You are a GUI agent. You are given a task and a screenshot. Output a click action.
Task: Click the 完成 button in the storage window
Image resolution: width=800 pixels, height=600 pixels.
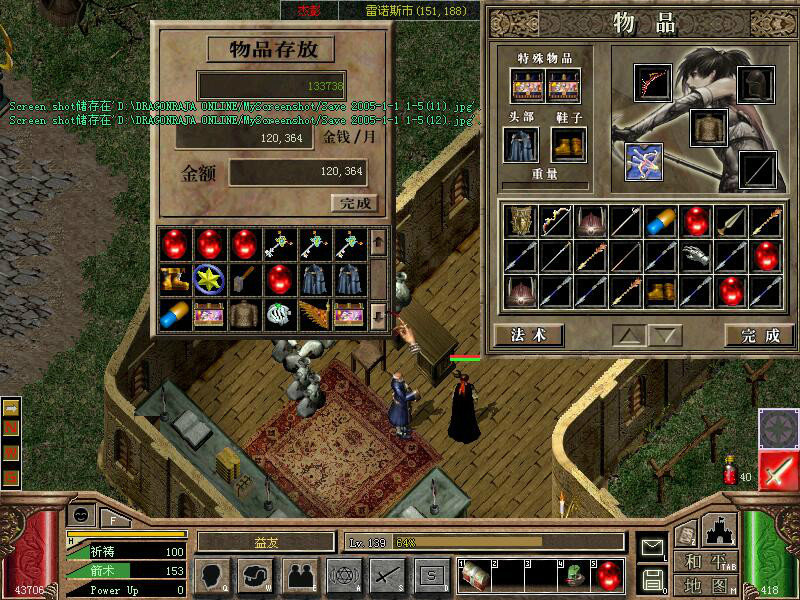[x=354, y=203]
